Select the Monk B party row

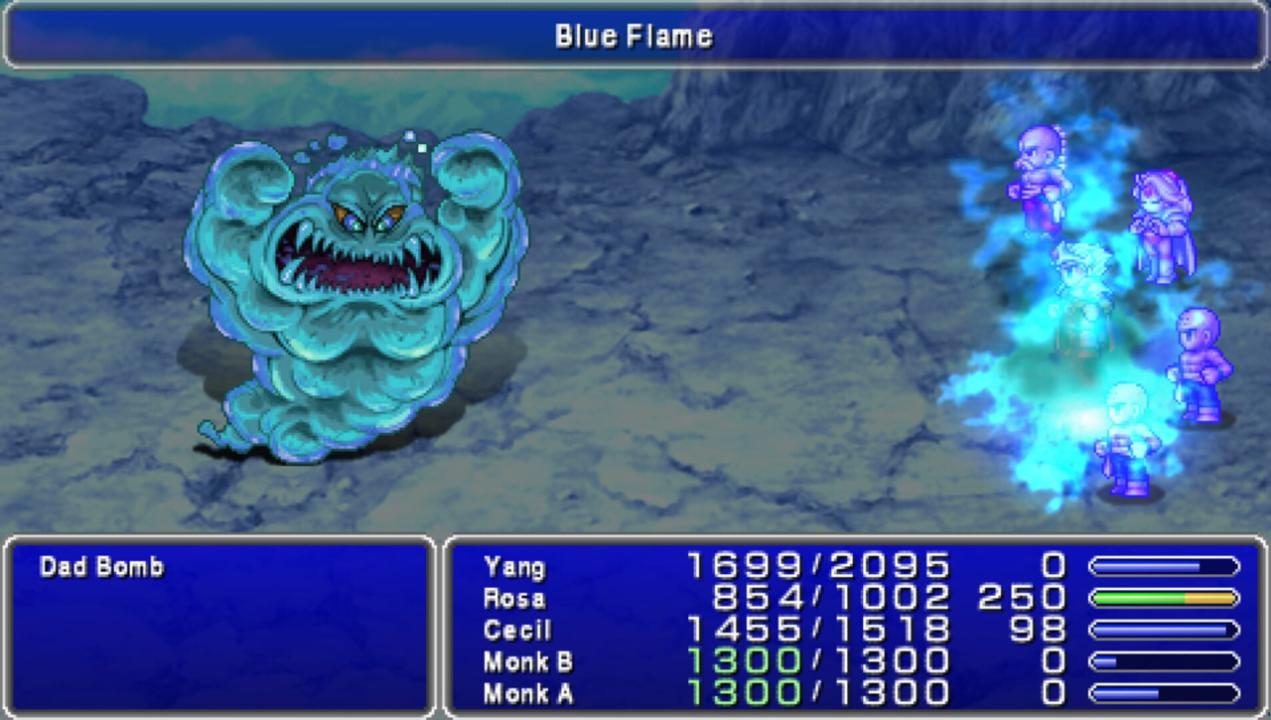[527, 661]
